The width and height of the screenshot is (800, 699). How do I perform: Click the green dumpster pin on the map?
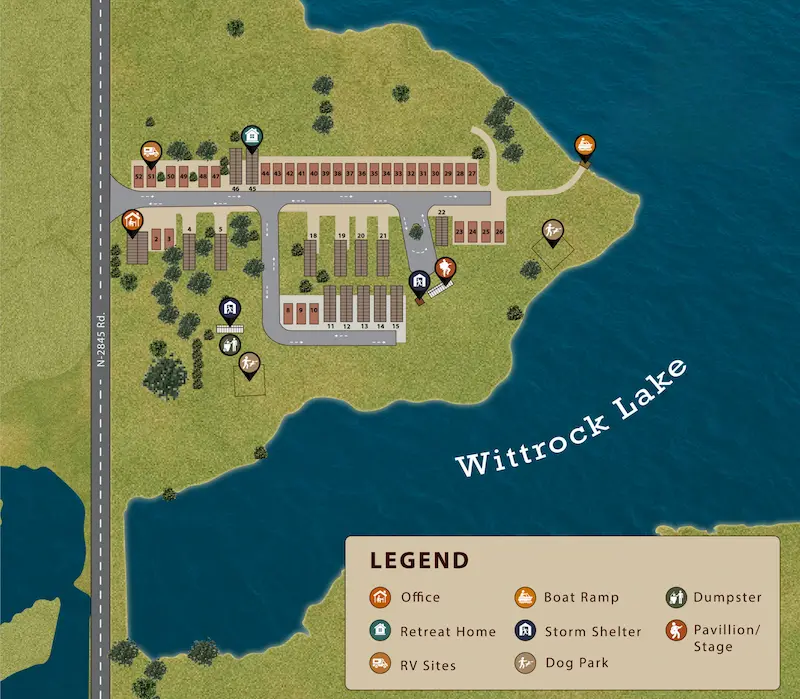[230, 345]
